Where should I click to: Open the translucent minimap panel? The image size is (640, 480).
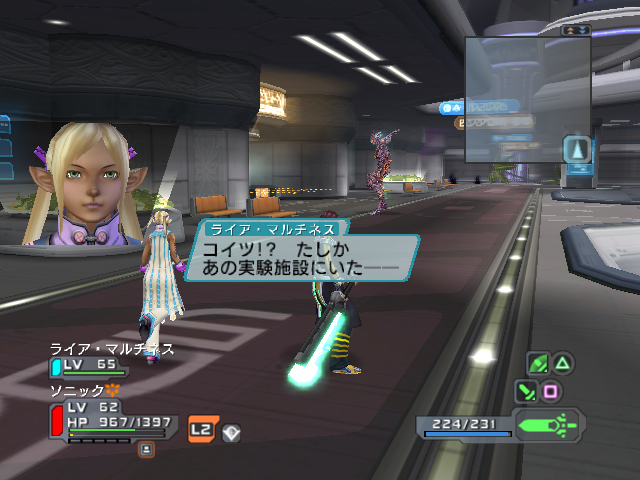[527, 100]
